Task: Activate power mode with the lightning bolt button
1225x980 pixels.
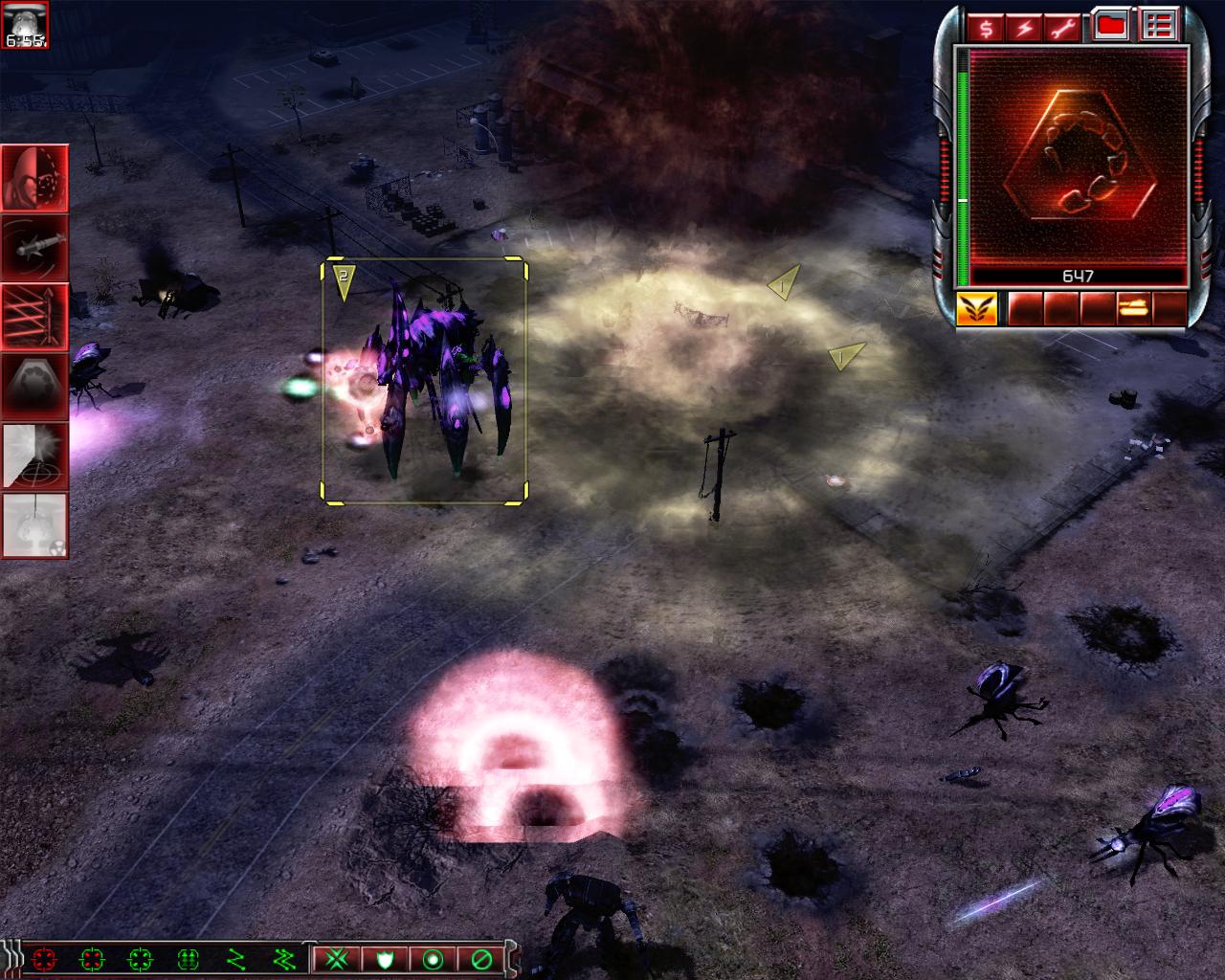Action: click(x=1025, y=28)
